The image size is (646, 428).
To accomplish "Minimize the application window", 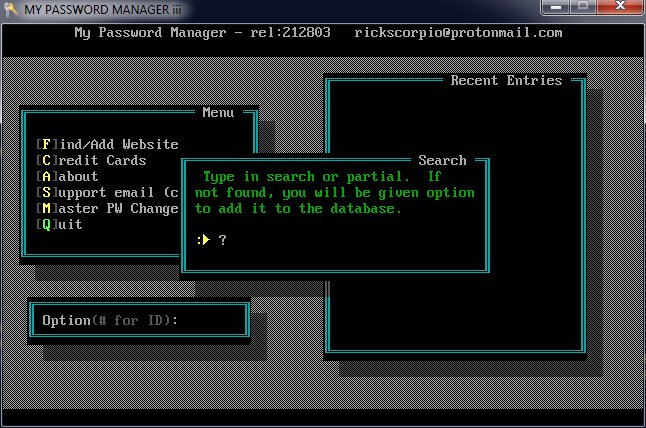I will pos(554,8).
